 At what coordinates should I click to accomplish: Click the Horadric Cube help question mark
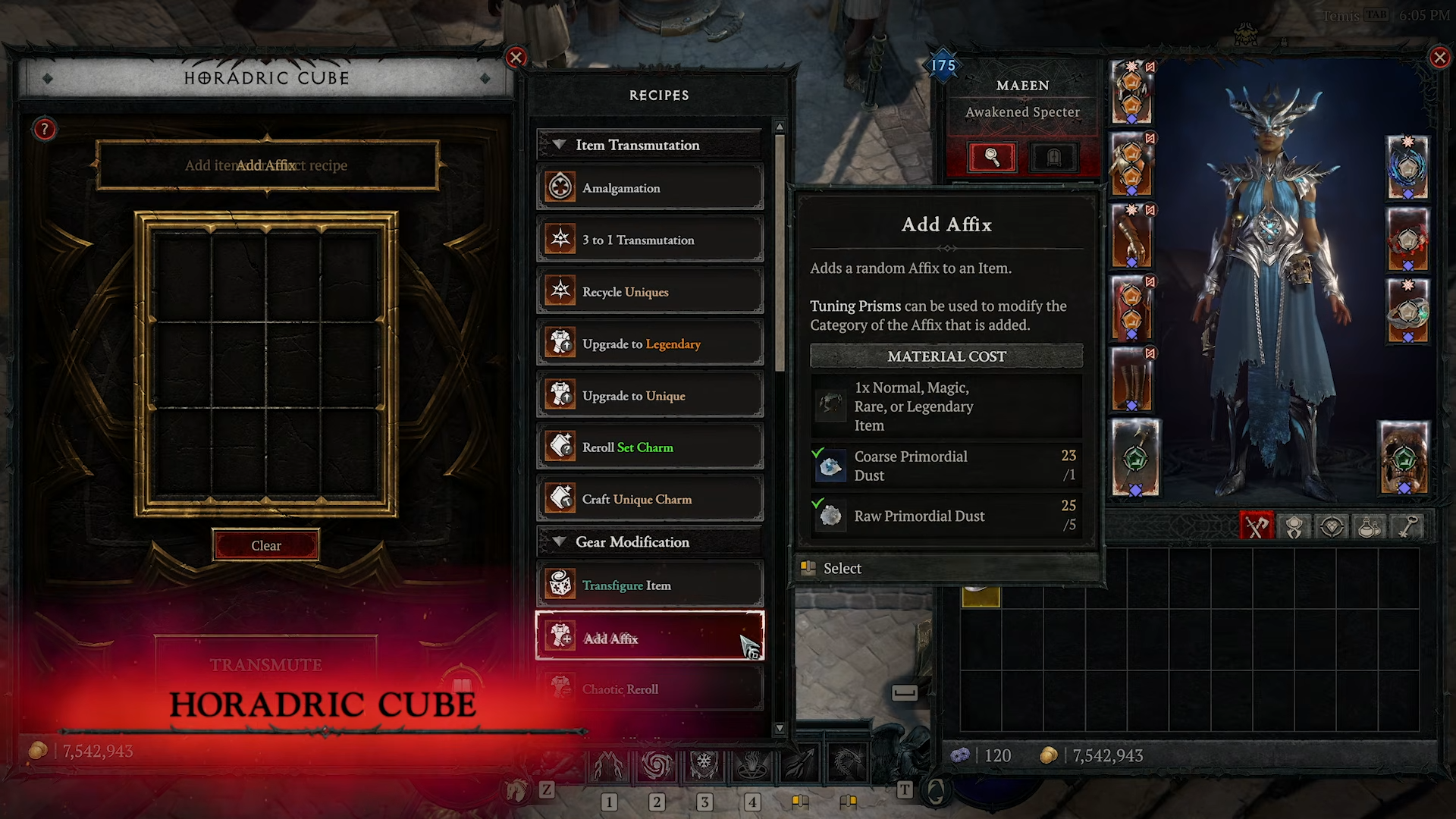[x=44, y=129]
